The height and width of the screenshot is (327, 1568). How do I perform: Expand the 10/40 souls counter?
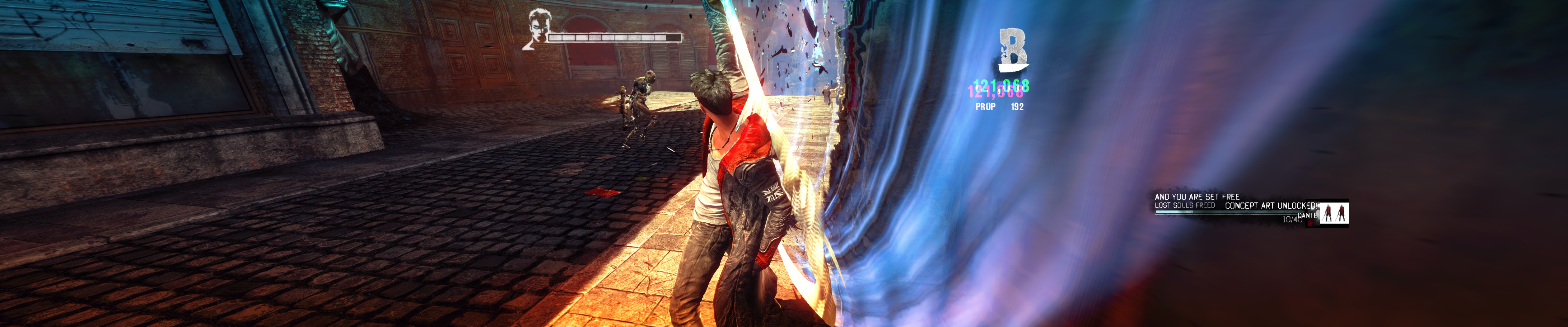coord(1292,220)
